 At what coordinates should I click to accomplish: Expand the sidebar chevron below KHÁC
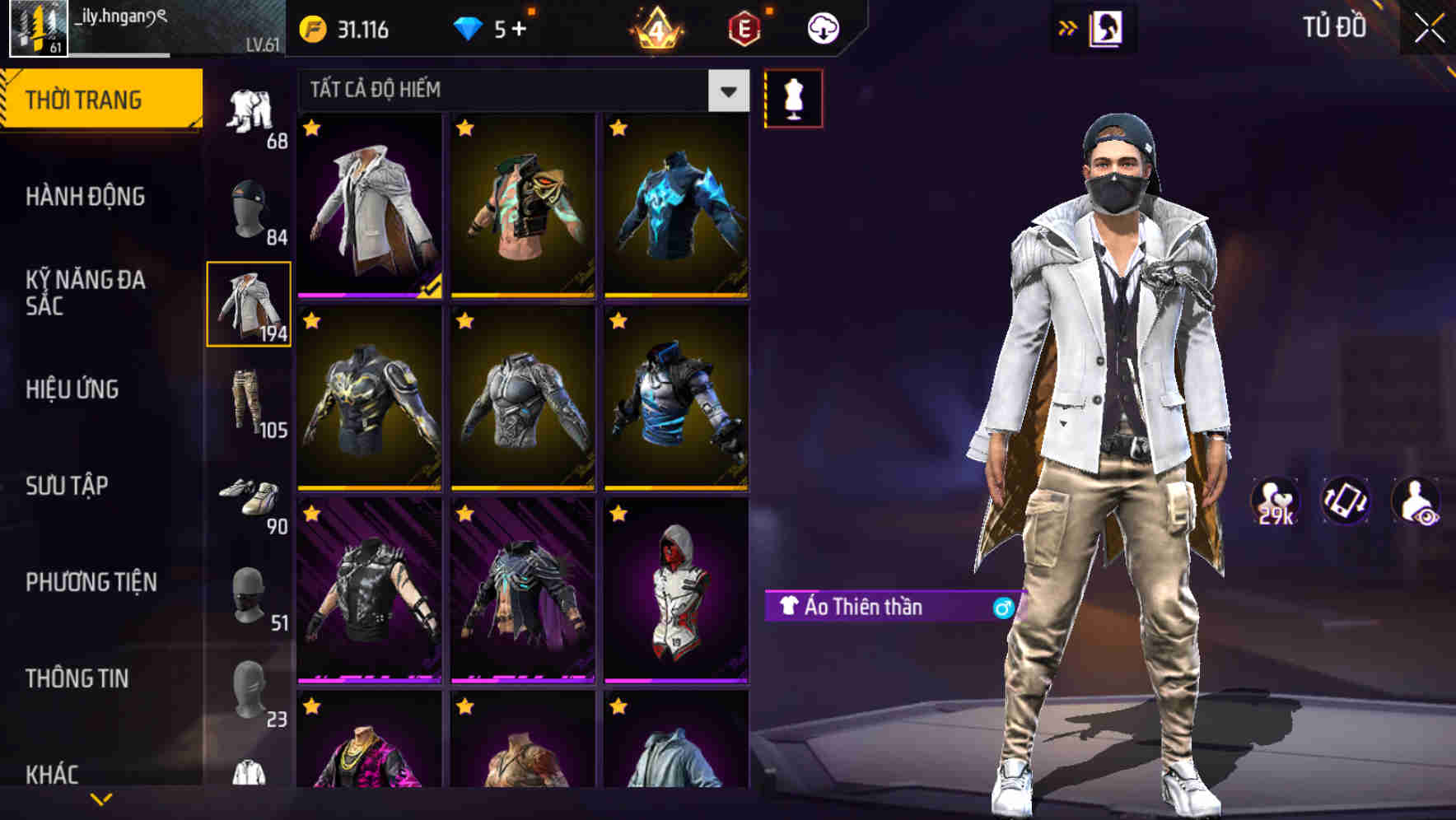[x=101, y=799]
